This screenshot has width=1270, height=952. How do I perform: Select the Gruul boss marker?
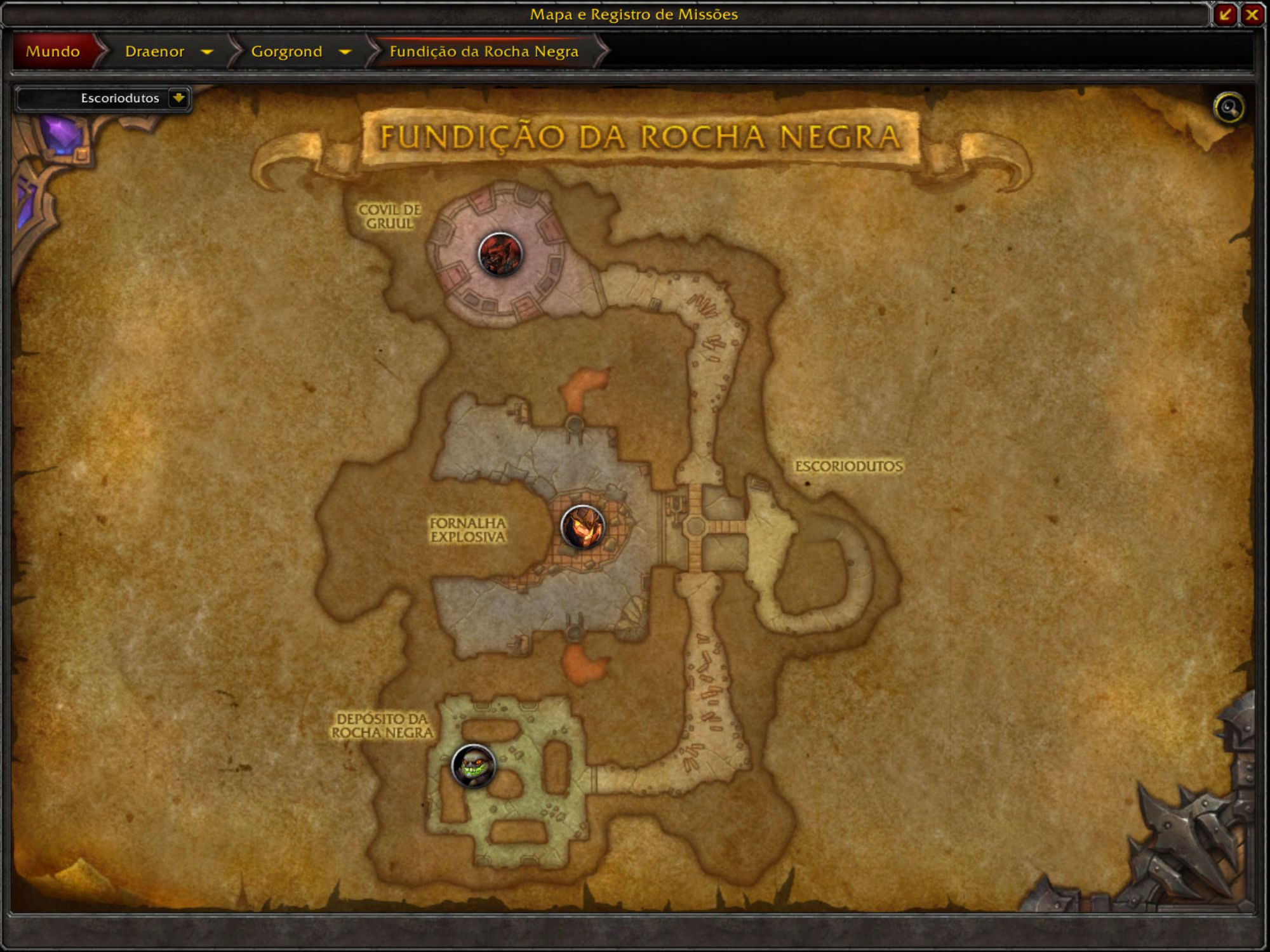pyautogui.click(x=500, y=255)
